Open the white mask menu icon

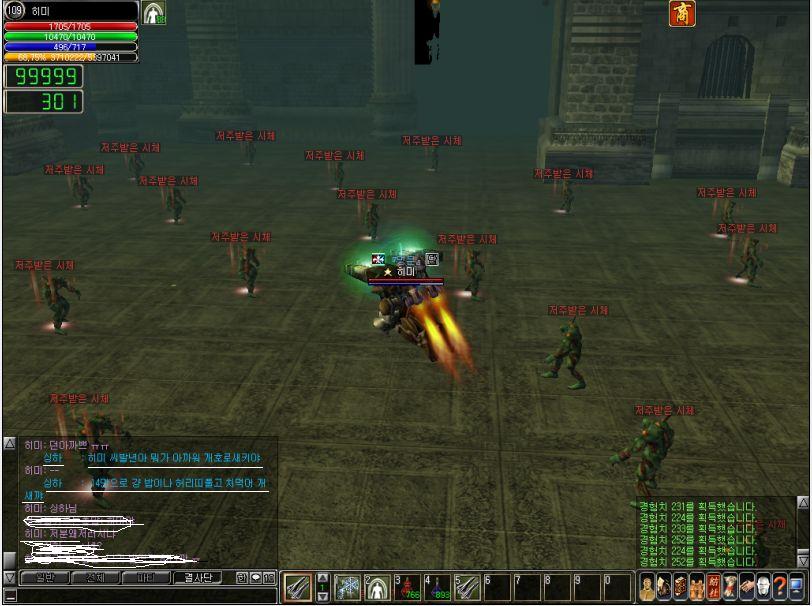(x=763, y=588)
